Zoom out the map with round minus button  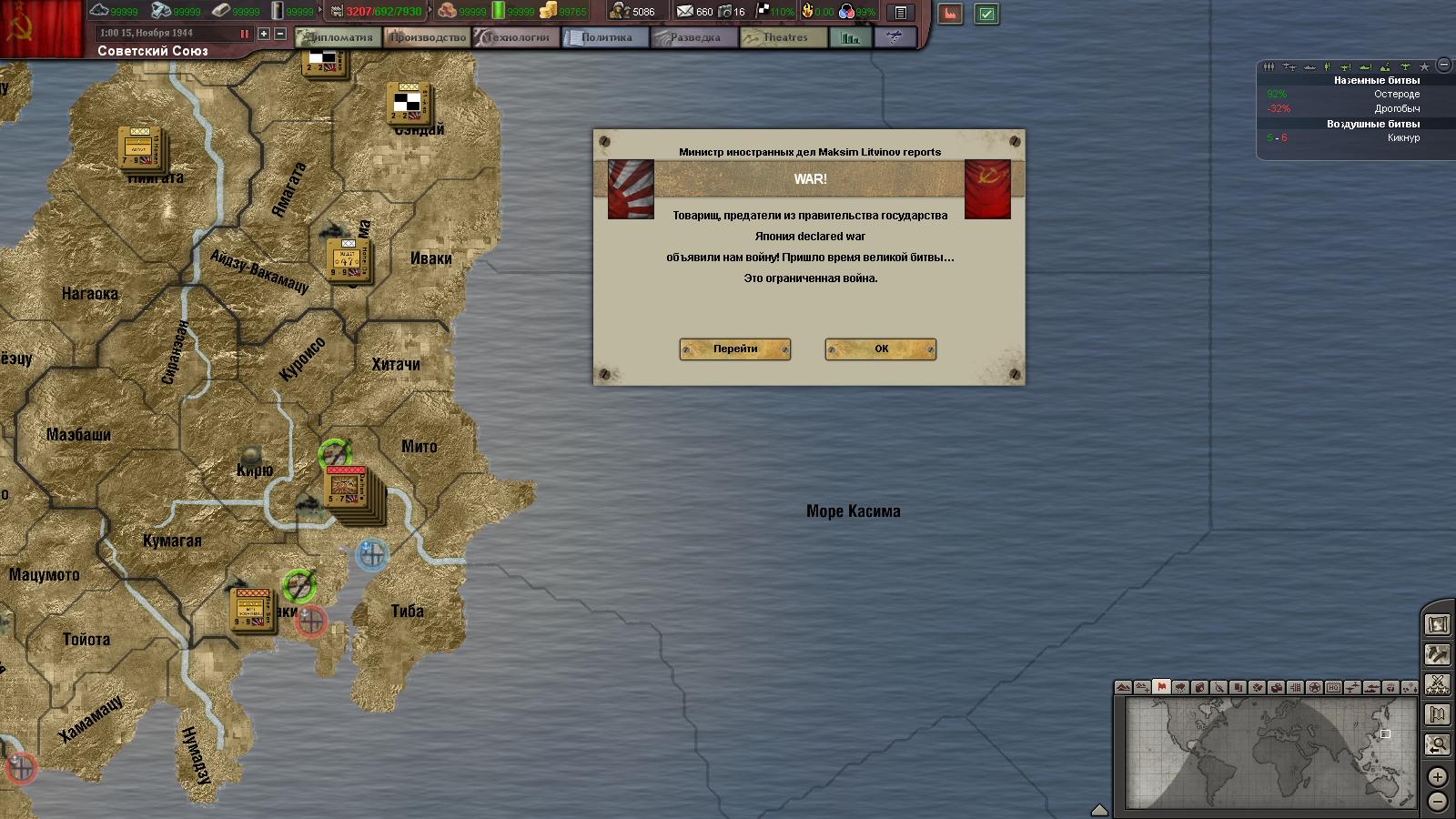click(1437, 802)
